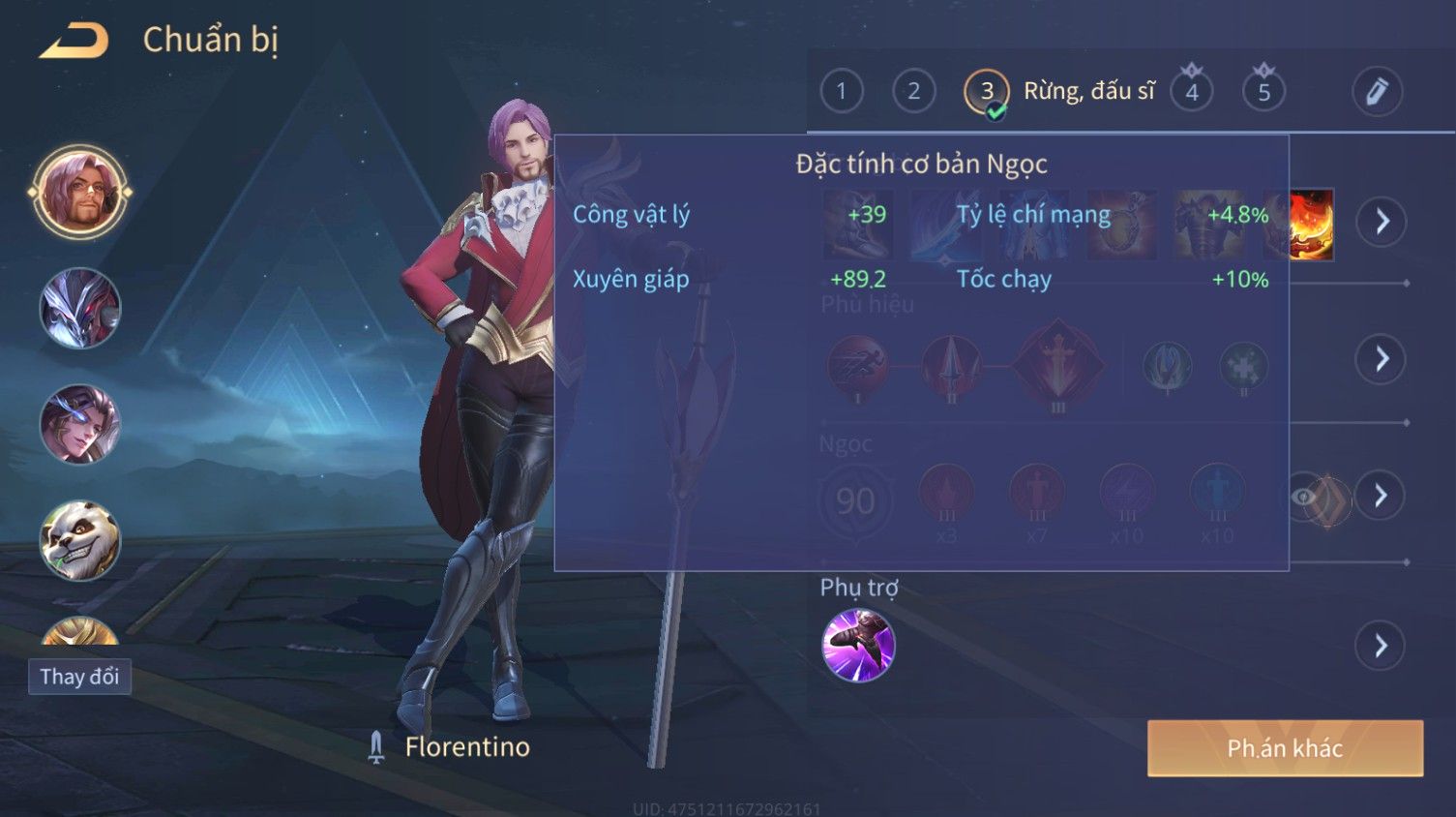Viewport: 1456px width, 817px height.
Task: Switch to loadout preset 1
Action: [841, 92]
